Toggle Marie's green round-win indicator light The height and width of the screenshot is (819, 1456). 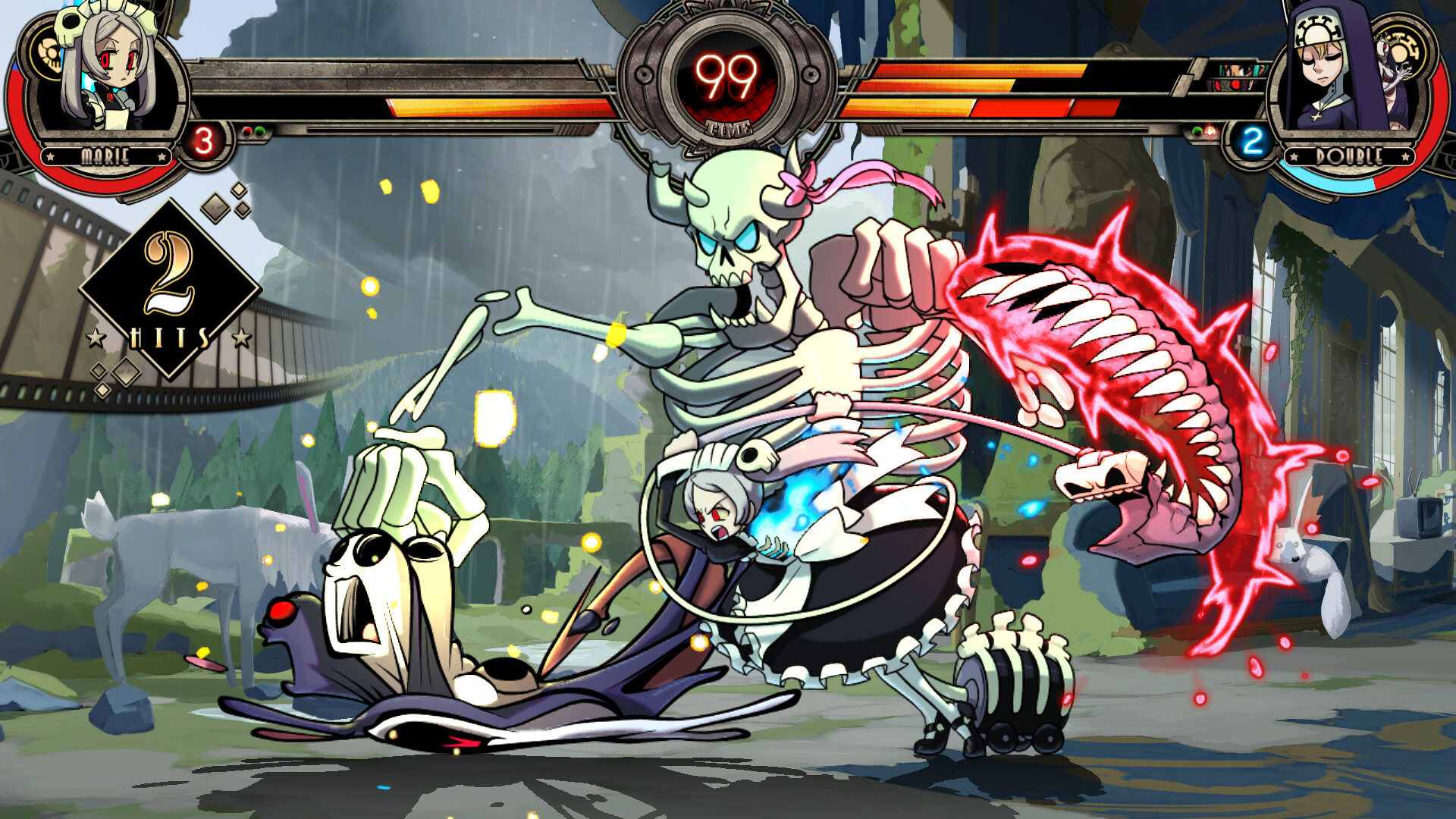(260, 130)
